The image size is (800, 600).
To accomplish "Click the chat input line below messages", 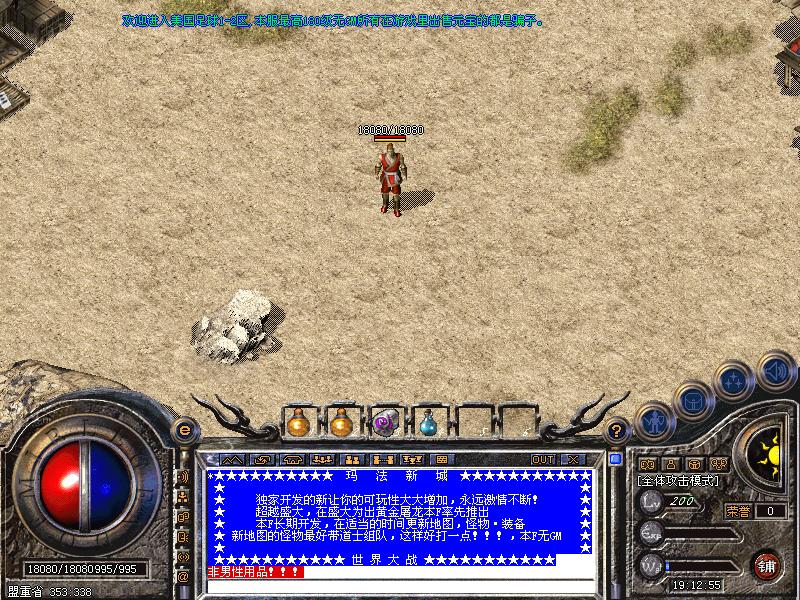I will 400,585.
